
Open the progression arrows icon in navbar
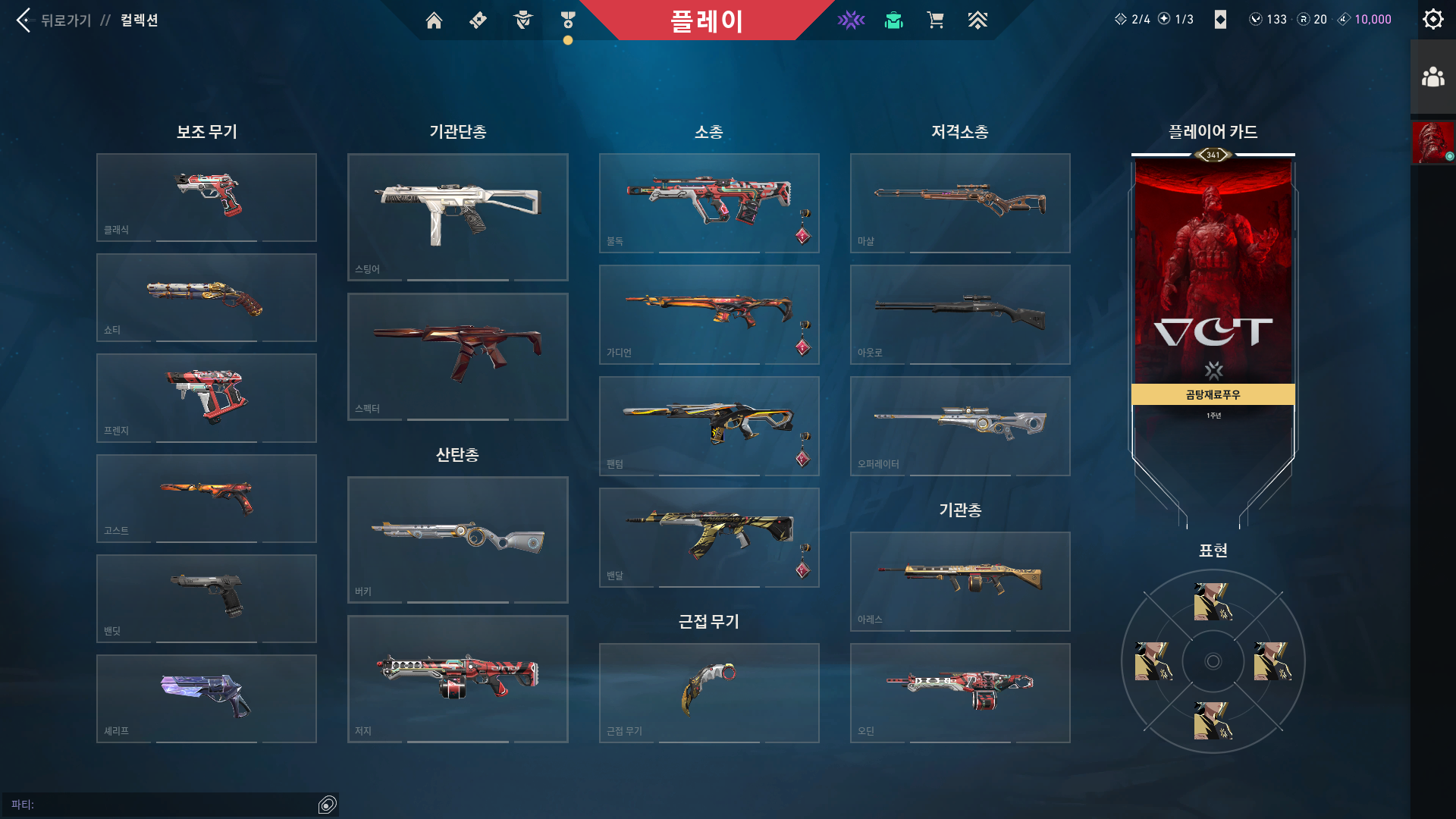[977, 20]
